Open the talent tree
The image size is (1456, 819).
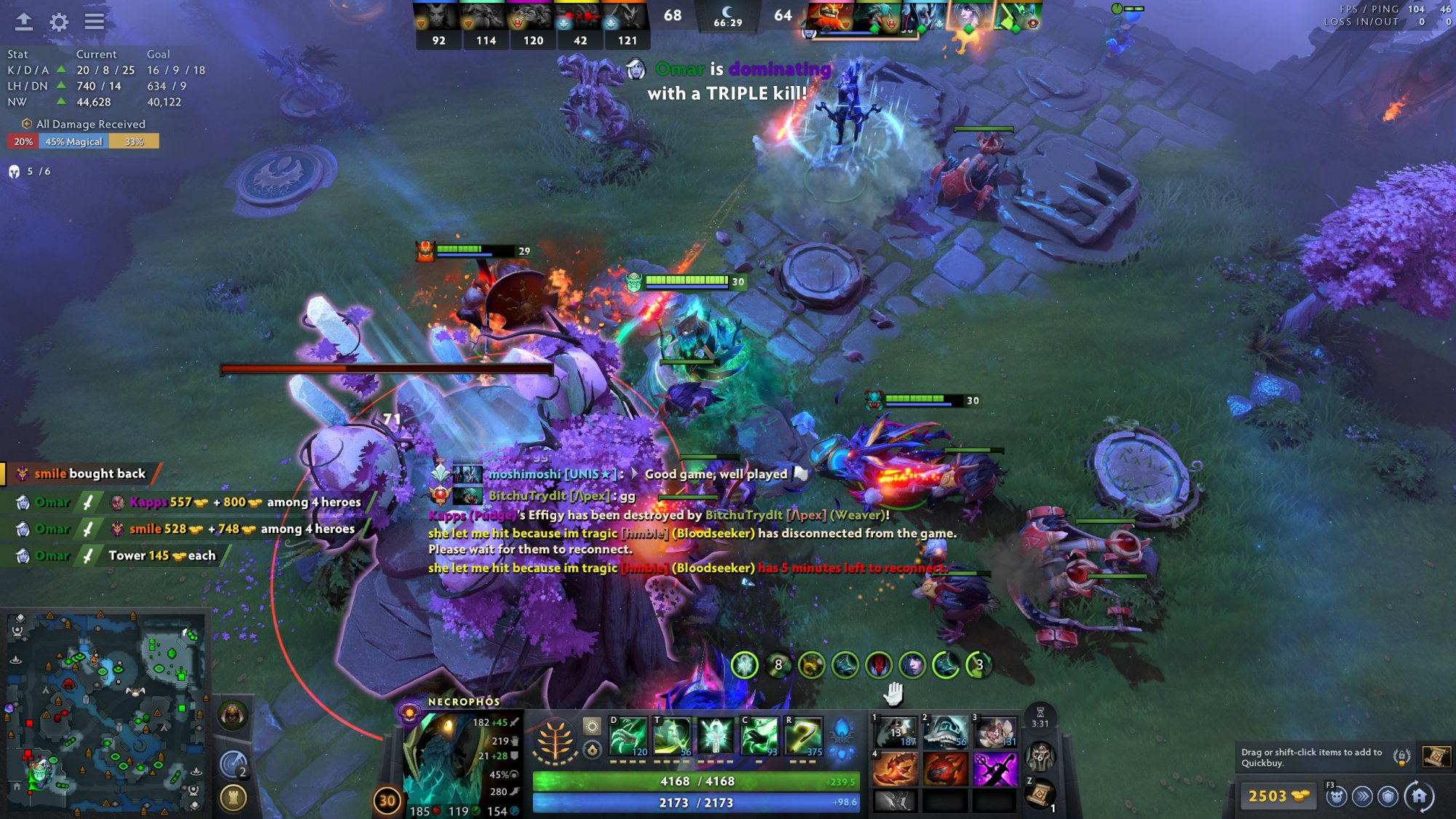(x=556, y=742)
